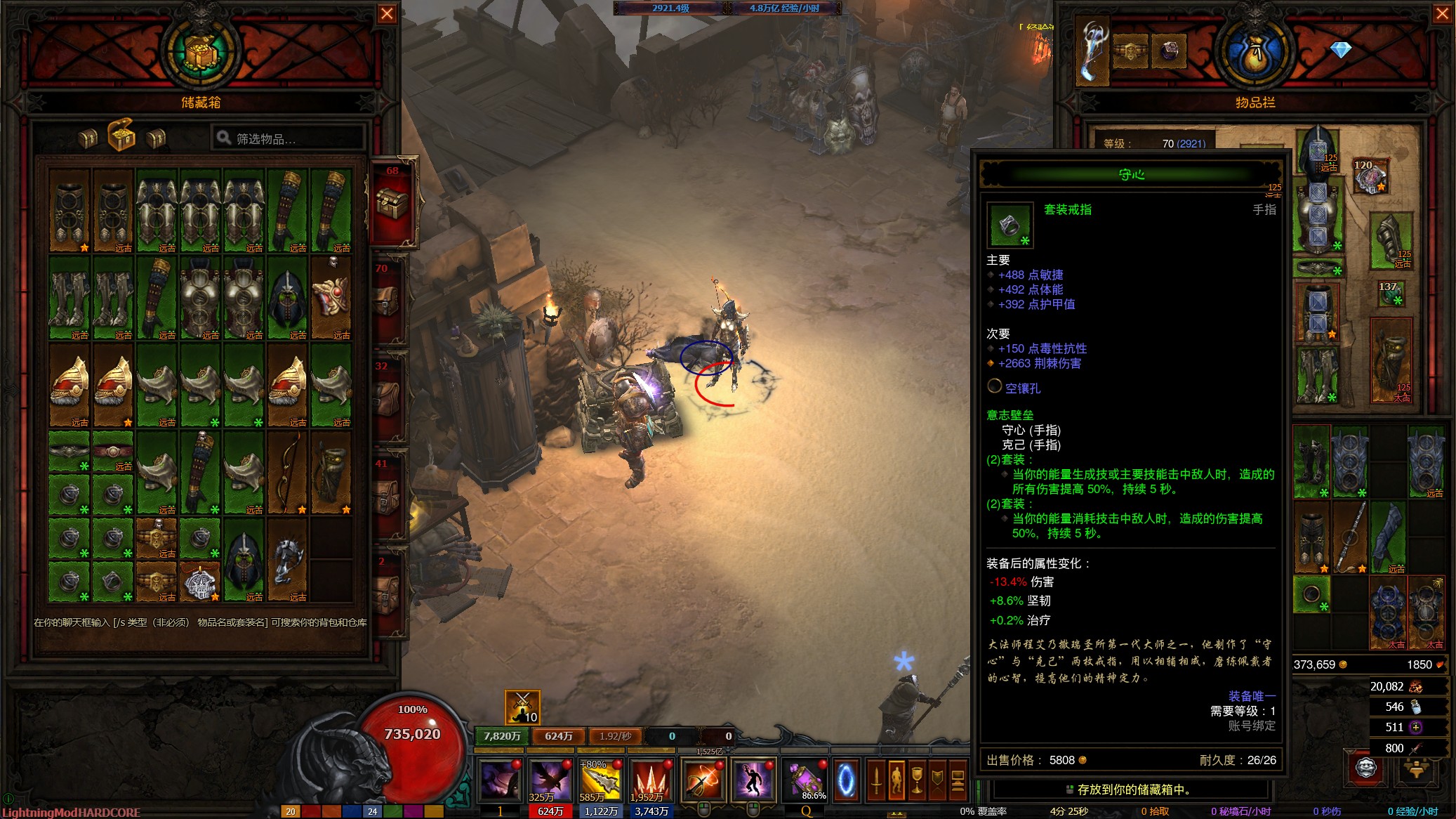Close the inventory (物品栏) panel
This screenshot has height=819, width=1456.
1441,14
